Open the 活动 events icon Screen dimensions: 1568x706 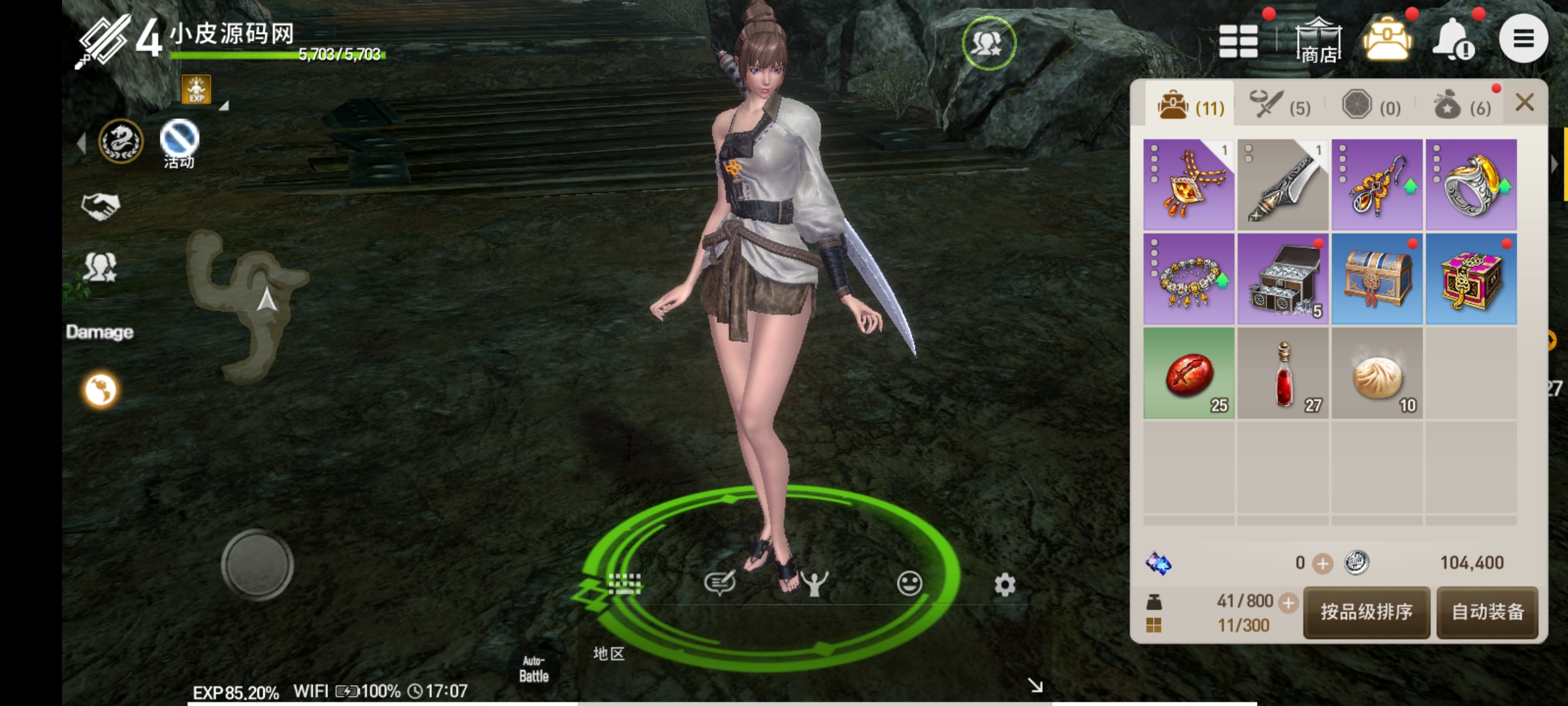click(x=179, y=142)
